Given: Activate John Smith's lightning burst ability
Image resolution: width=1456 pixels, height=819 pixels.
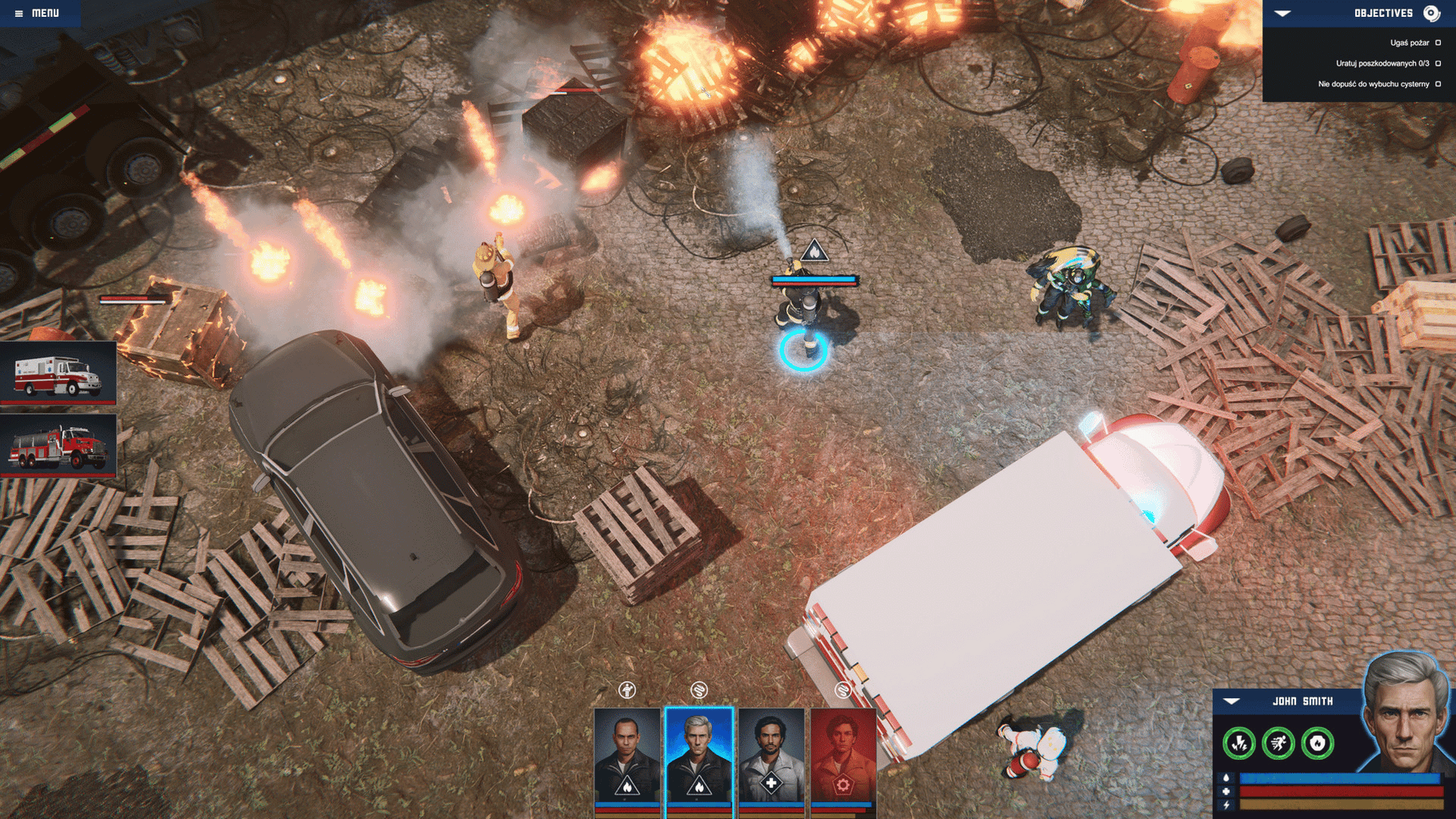Looking at the screenshot, I should point(1238,744).
